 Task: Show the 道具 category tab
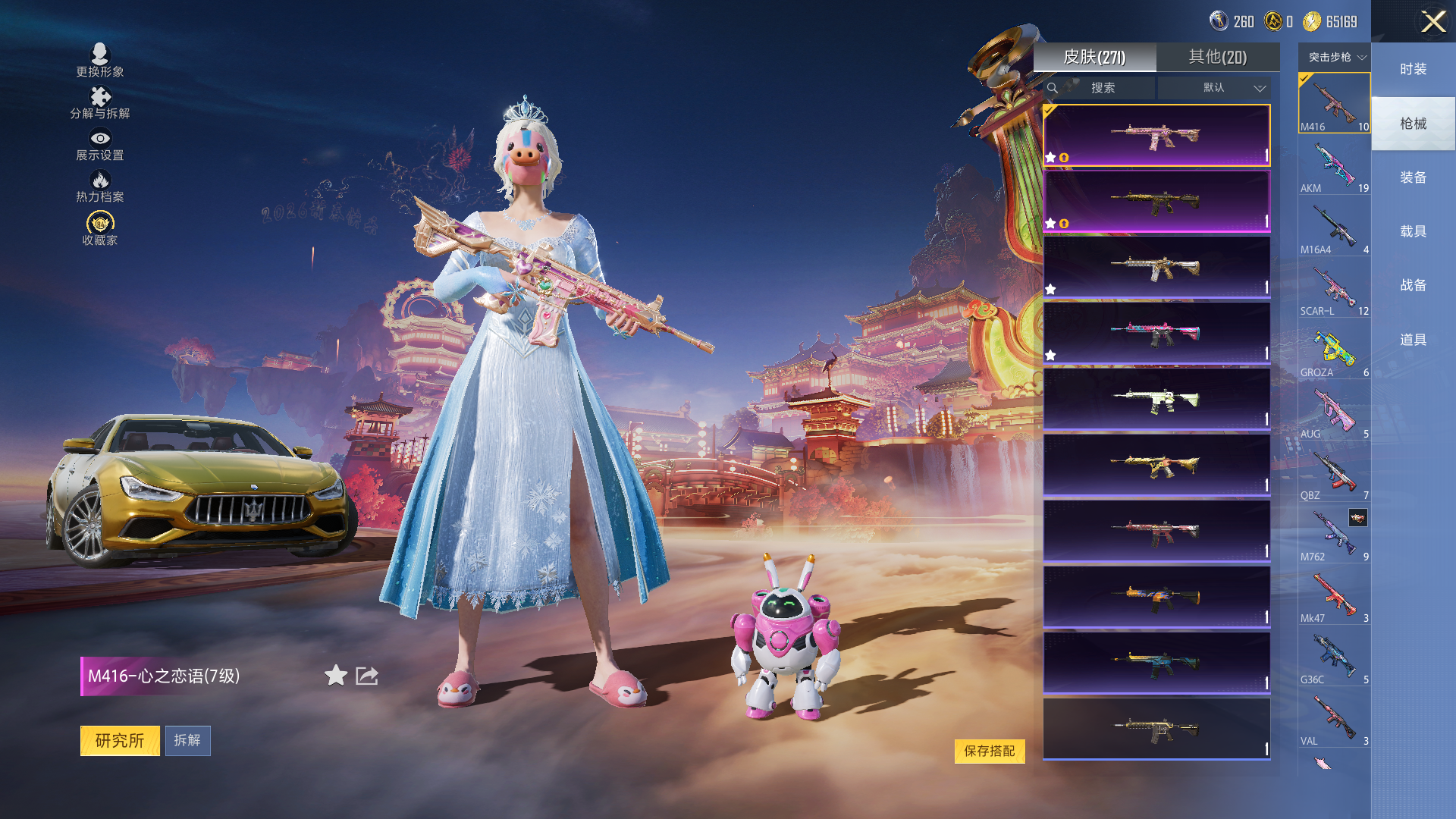(x=1413, y=340)
